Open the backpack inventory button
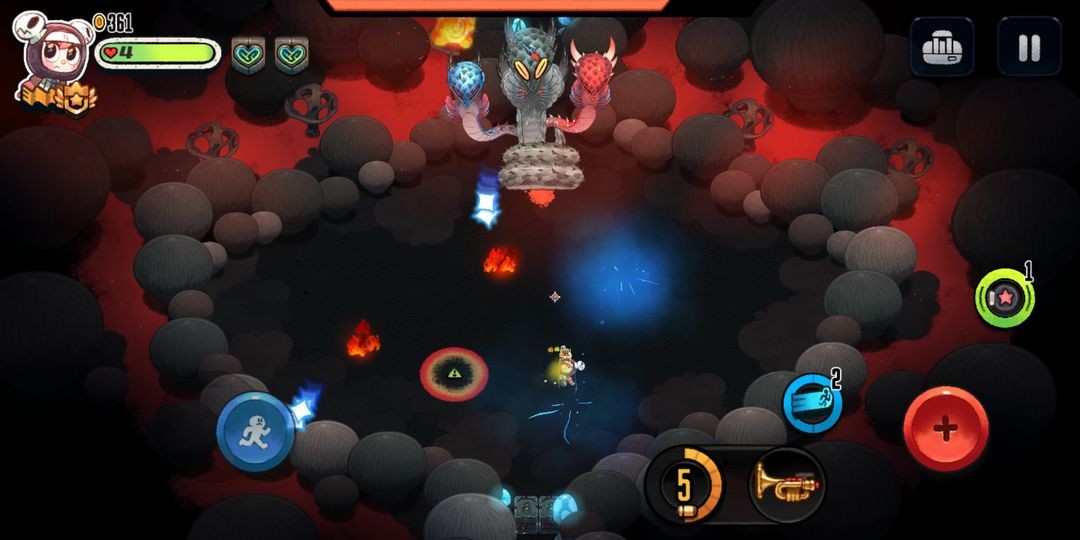This screenshot has height=540, width=1080. point(941,47)
